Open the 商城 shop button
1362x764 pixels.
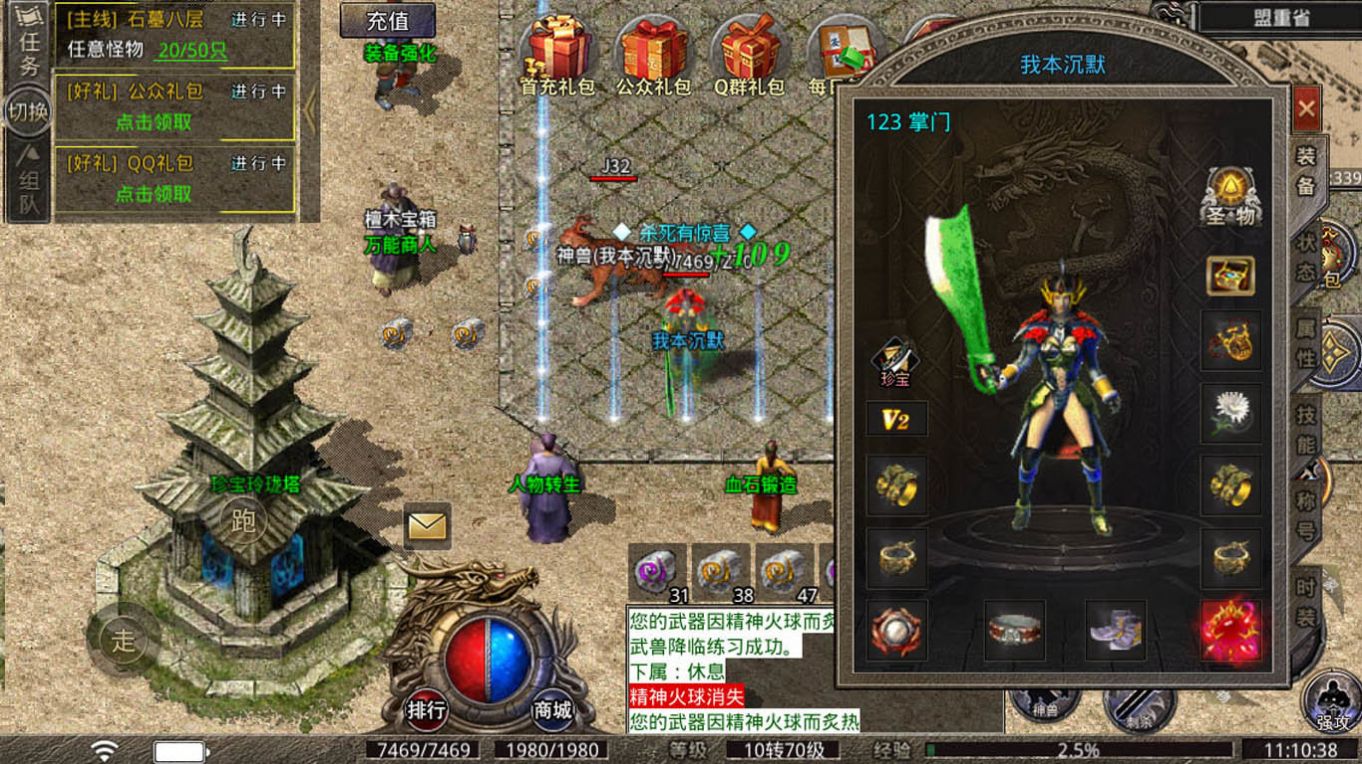[x=551, y=709]
